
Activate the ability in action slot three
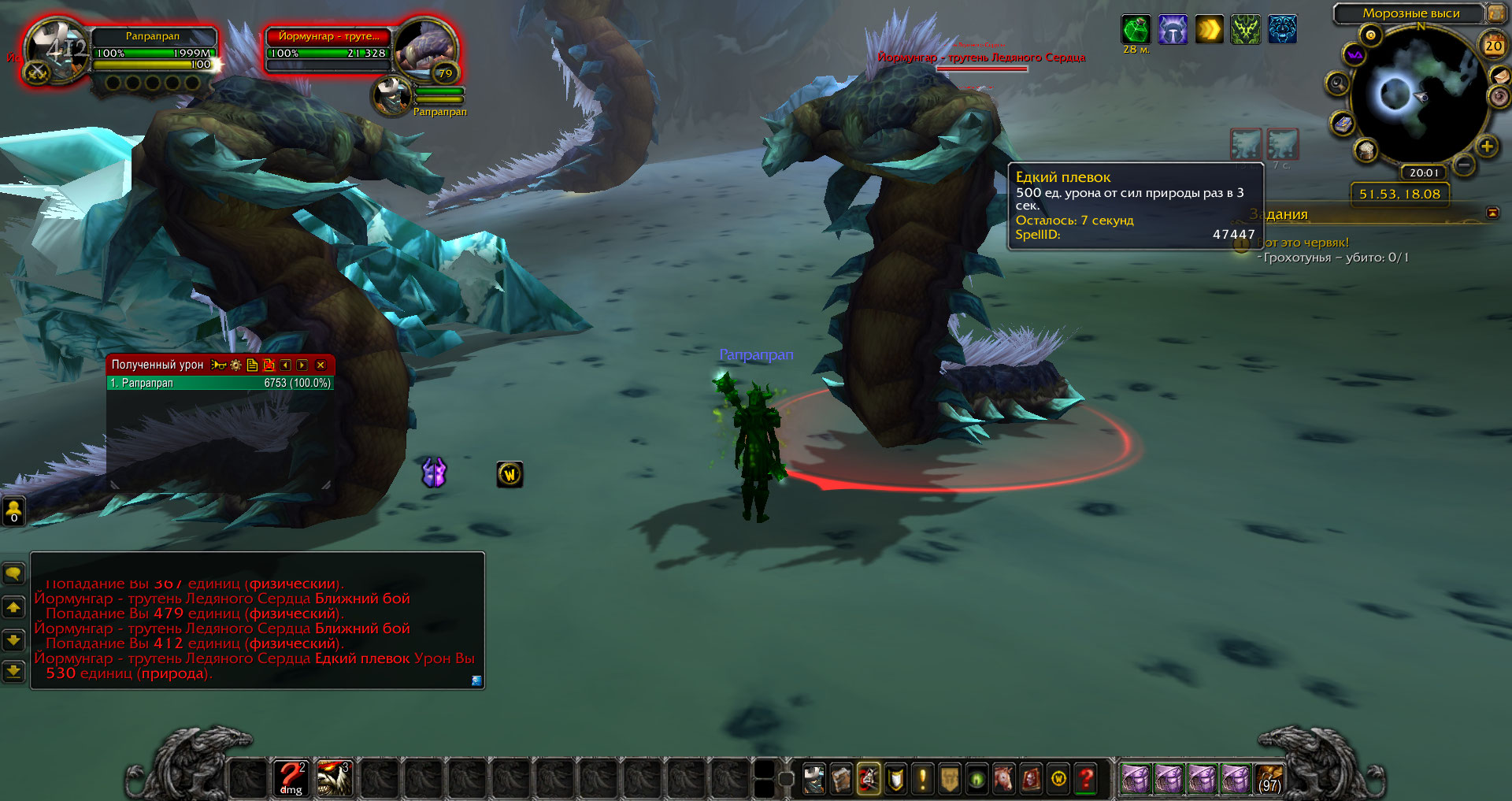334,777
